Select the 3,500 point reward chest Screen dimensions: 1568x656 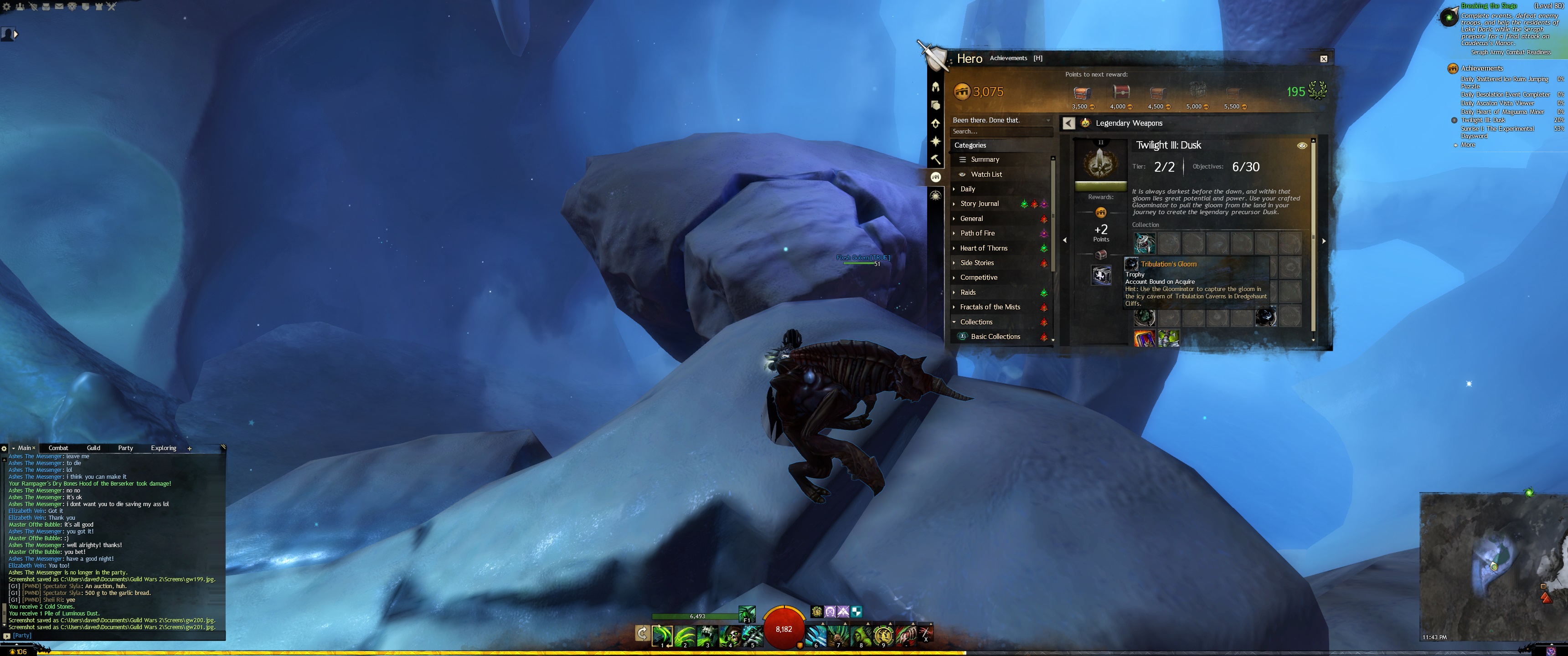click(x=1081, y=93)
